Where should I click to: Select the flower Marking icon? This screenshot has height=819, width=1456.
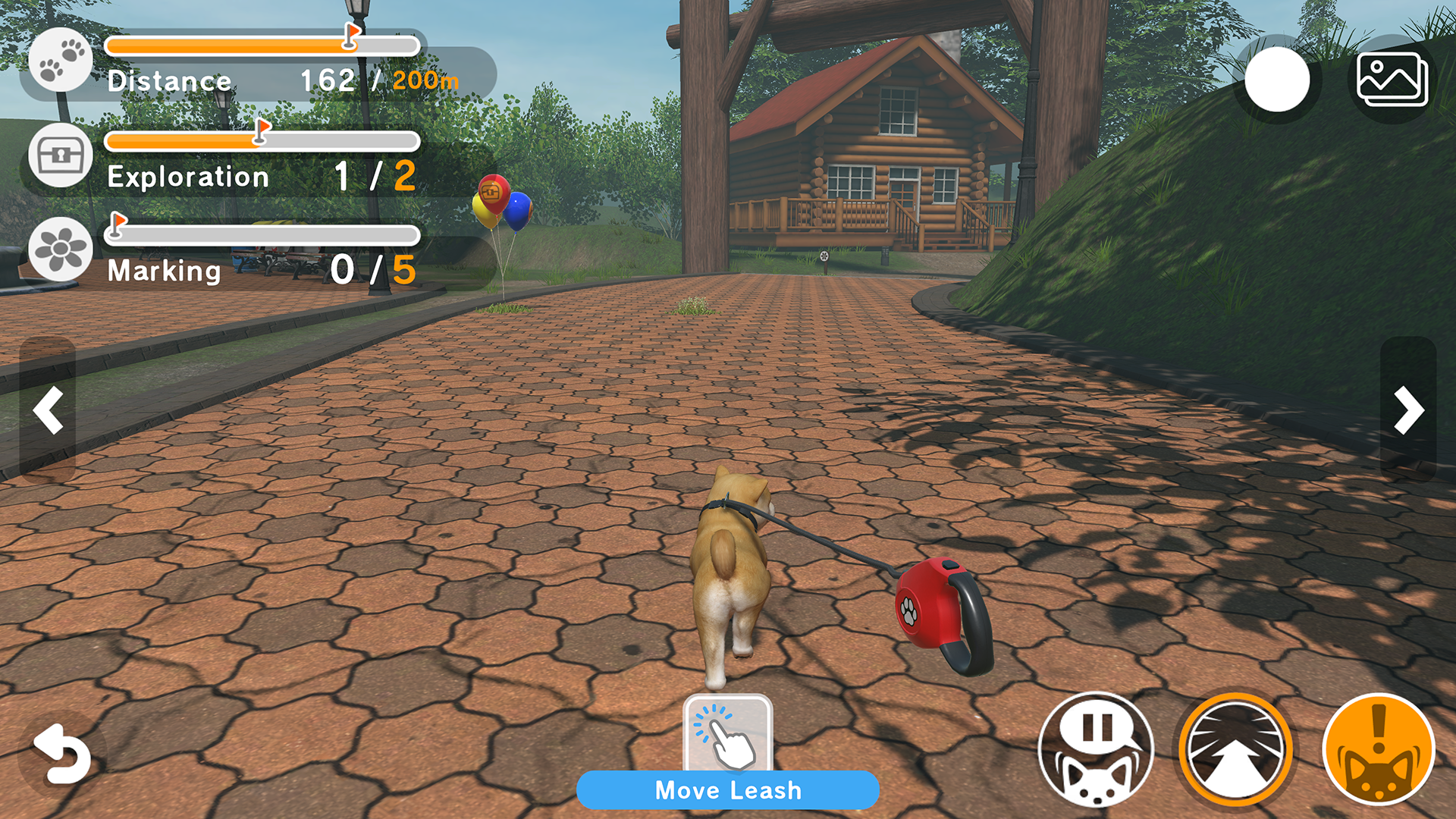point(61,249)
